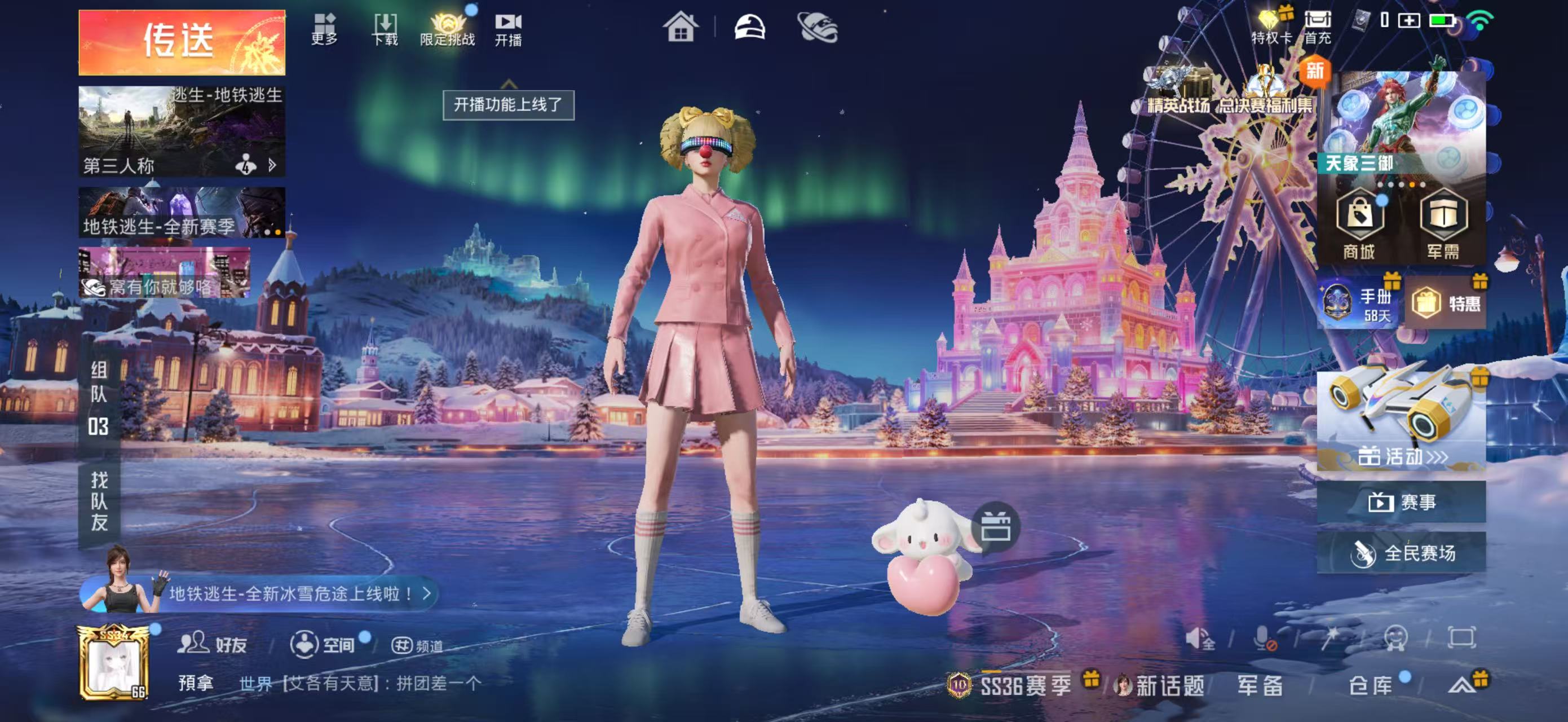Start streaming with 开播
This screenshot has height=722, width=1568.
[x=507, y=29]
